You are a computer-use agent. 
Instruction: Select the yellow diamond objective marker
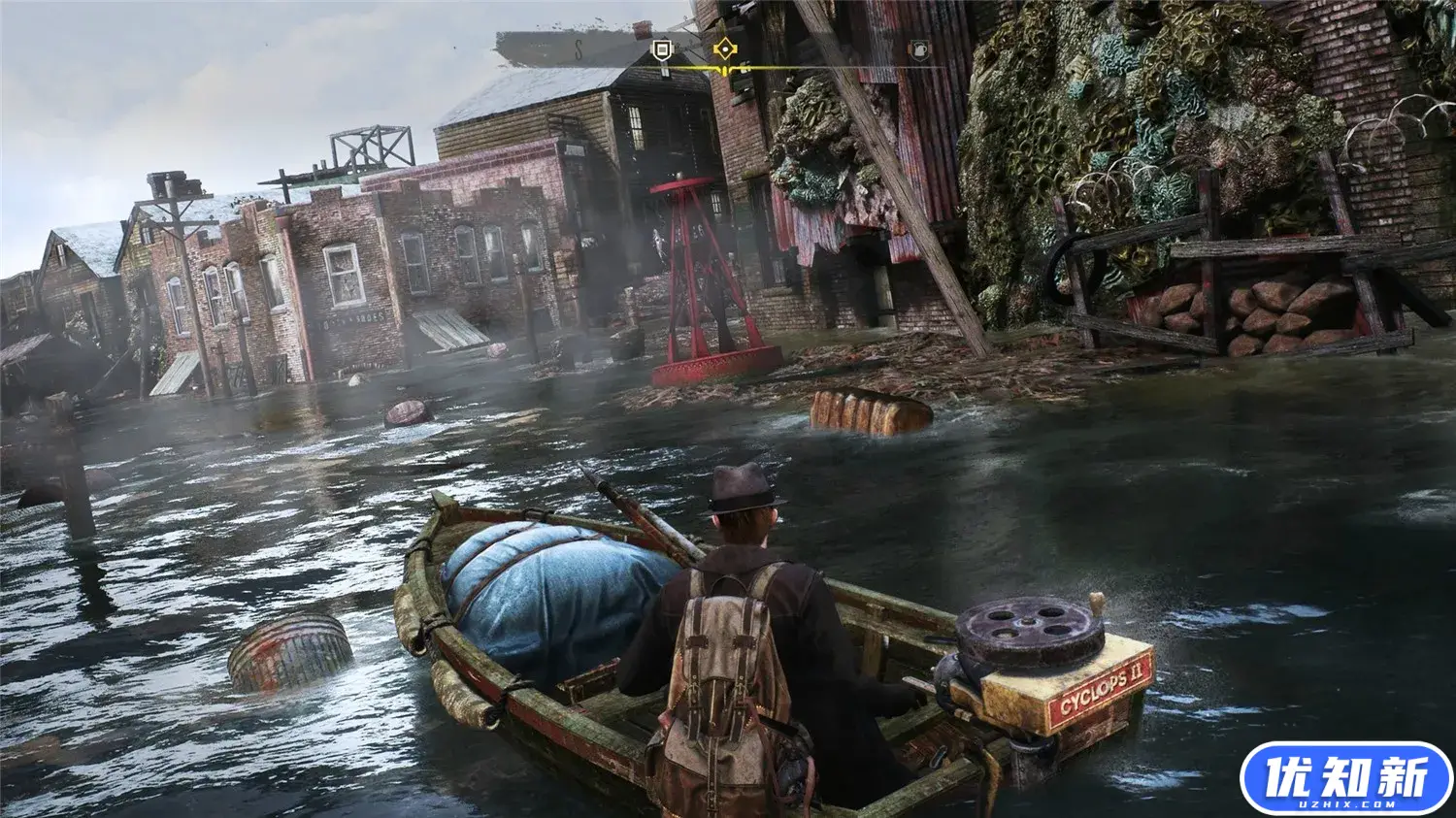coord(724,49)
